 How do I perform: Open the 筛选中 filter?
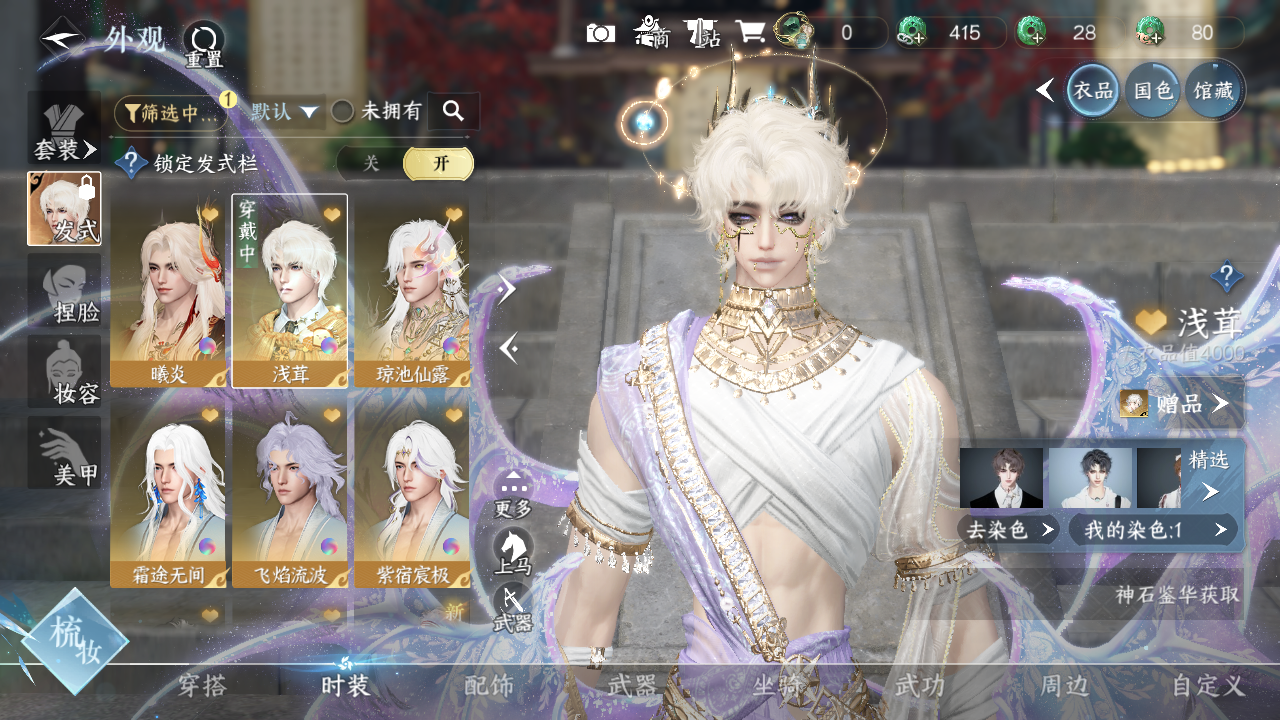click(x=171, y=113)
